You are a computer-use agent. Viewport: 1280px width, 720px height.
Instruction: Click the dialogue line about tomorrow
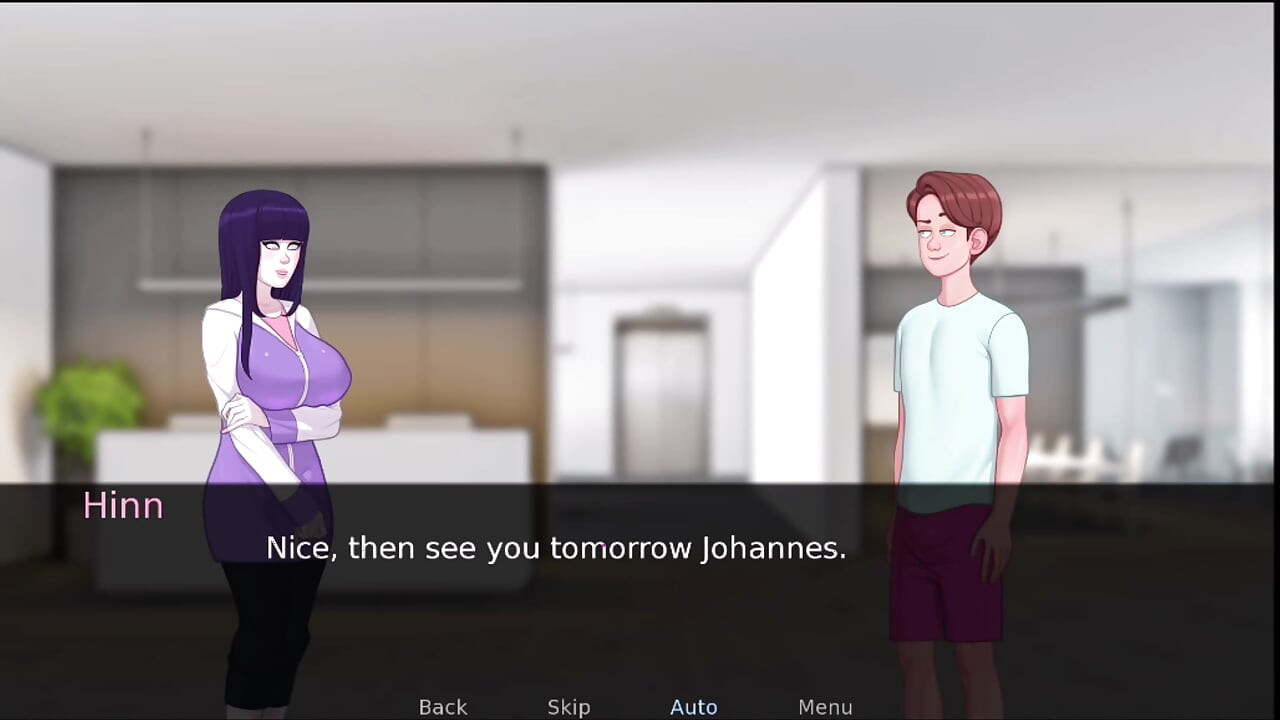coord(556,548)
